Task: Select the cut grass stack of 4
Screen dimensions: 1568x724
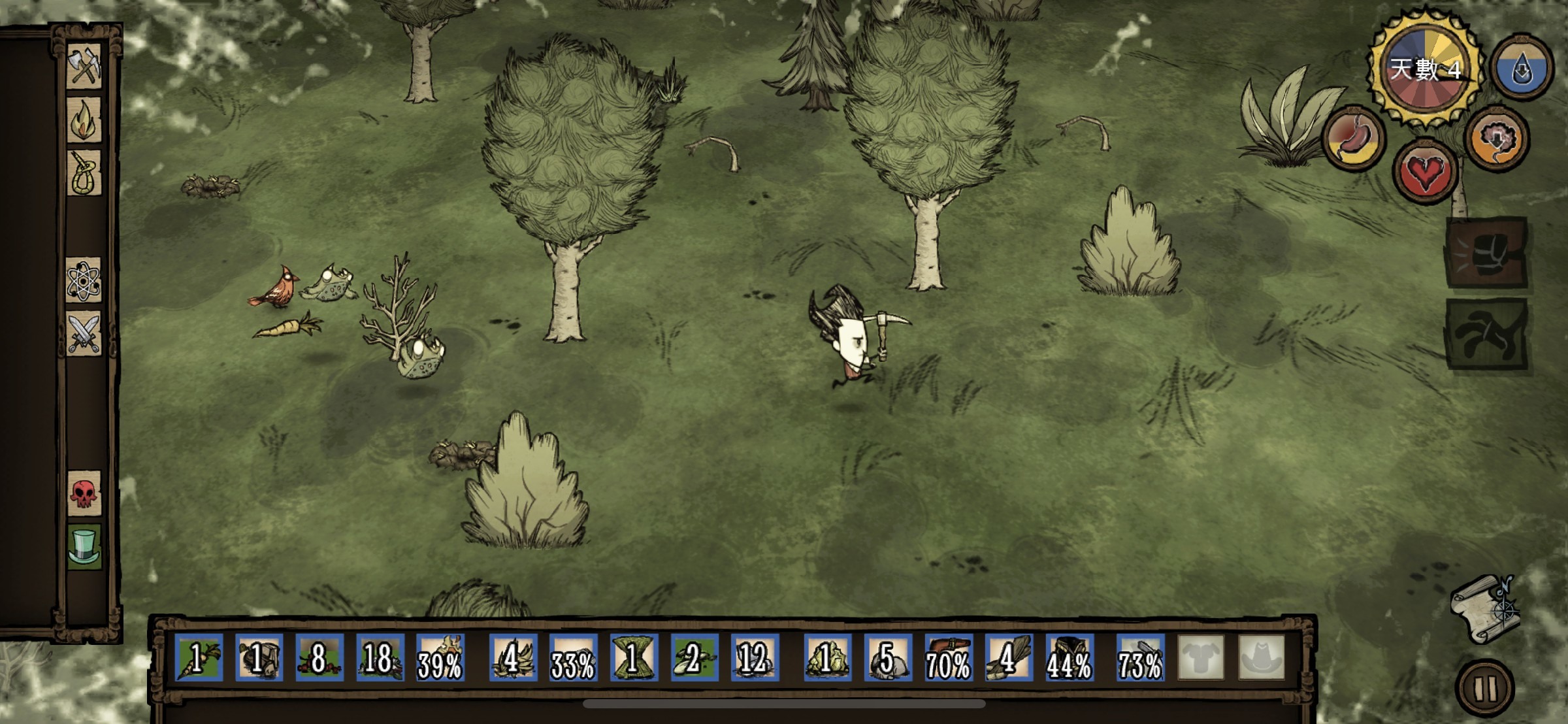Action: 513,658
